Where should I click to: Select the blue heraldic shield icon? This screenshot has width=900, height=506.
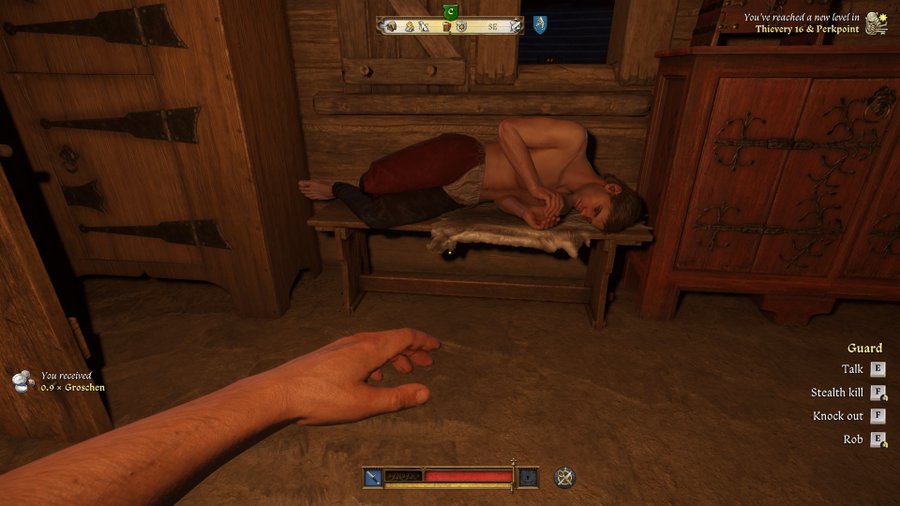click(540, 25)
